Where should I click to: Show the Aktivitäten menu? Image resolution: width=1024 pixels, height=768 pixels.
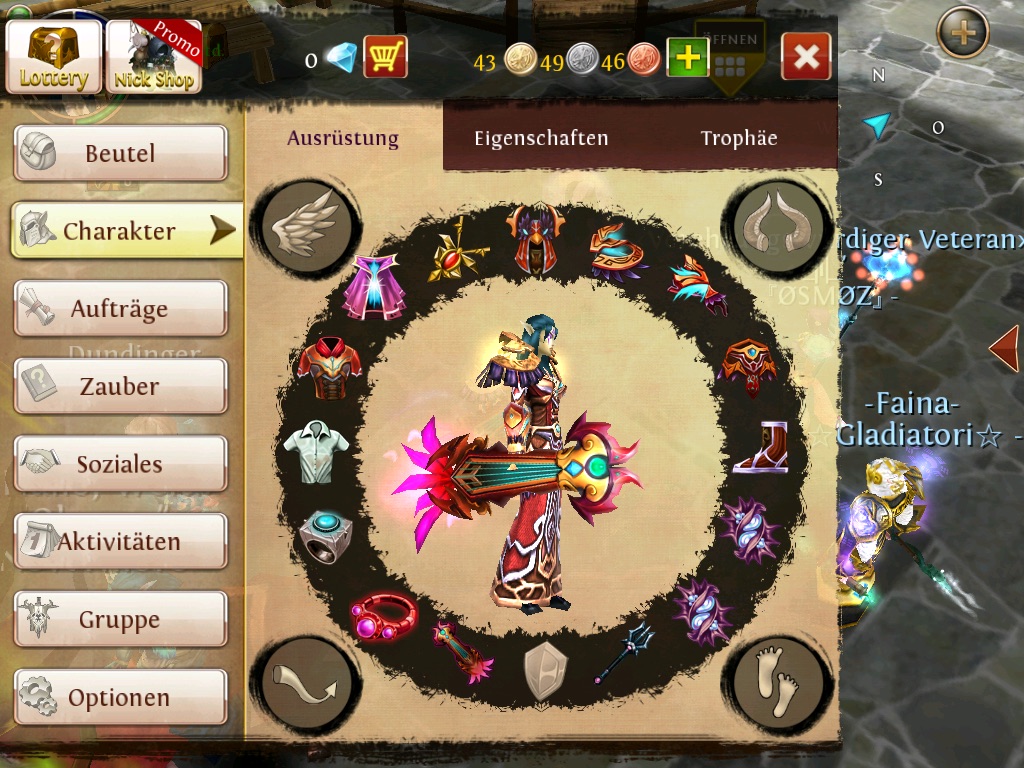120,542
